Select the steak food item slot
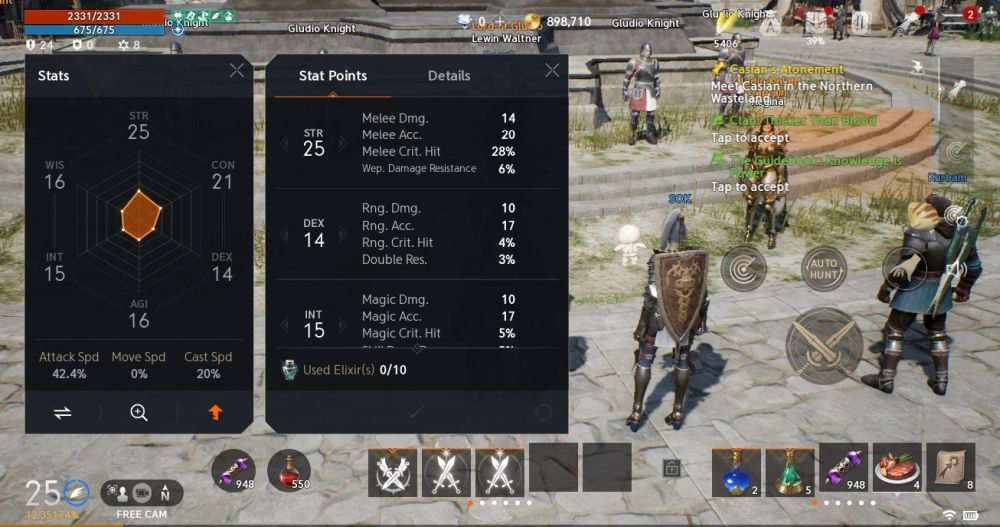 coord(897,469)
